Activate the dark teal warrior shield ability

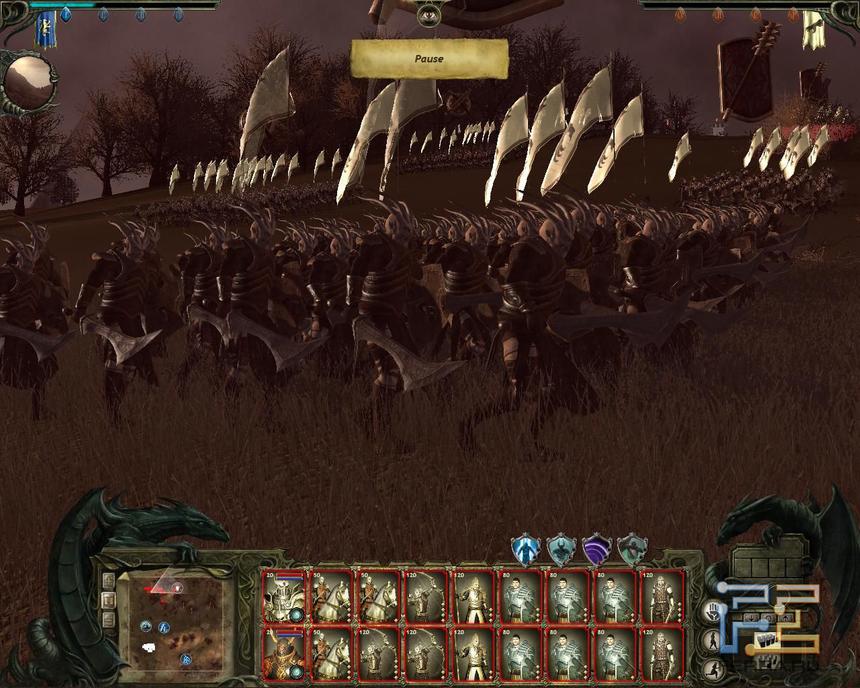[x=561, y=549]
